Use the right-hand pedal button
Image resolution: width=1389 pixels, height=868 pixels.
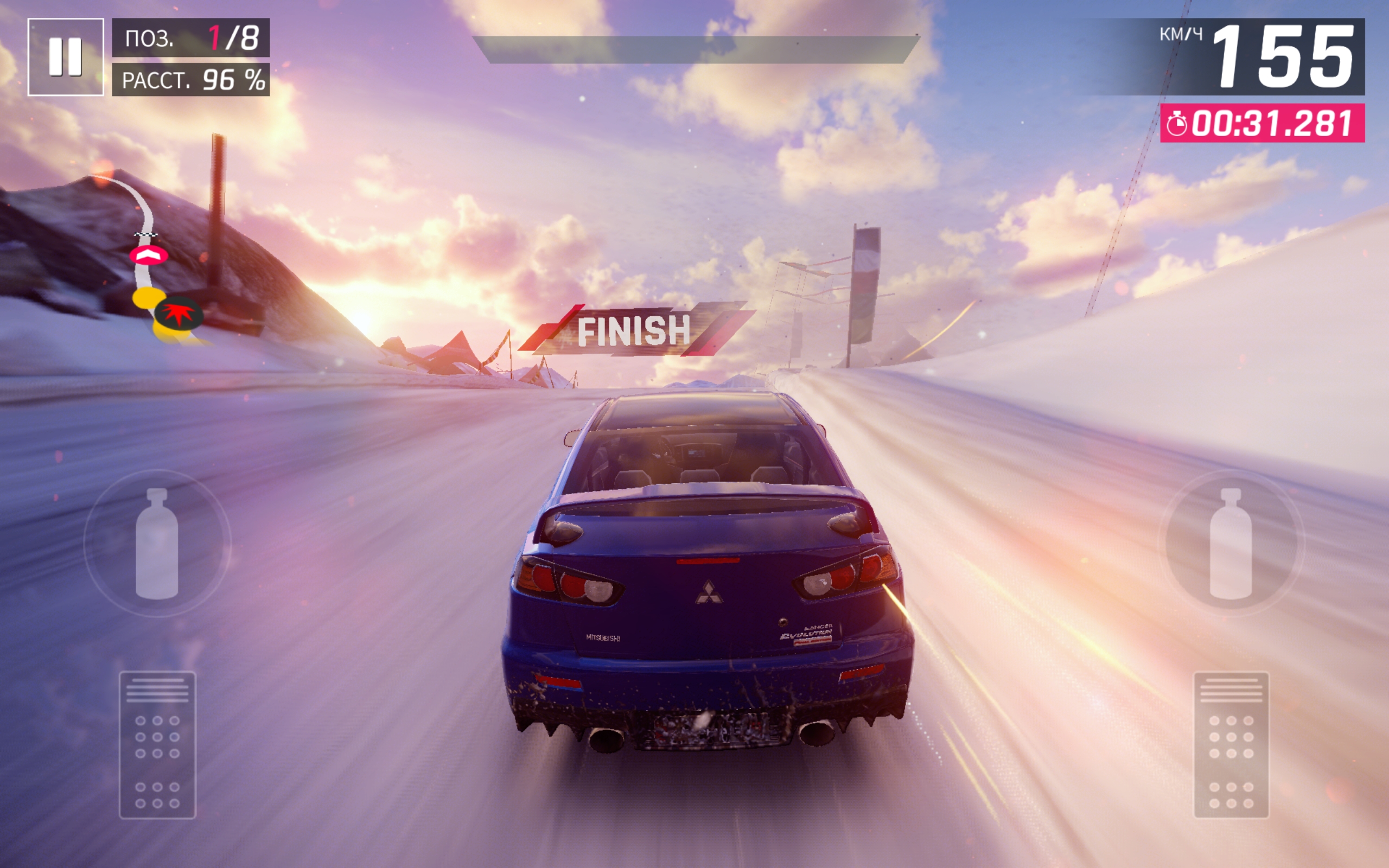tap(1231, 744)
